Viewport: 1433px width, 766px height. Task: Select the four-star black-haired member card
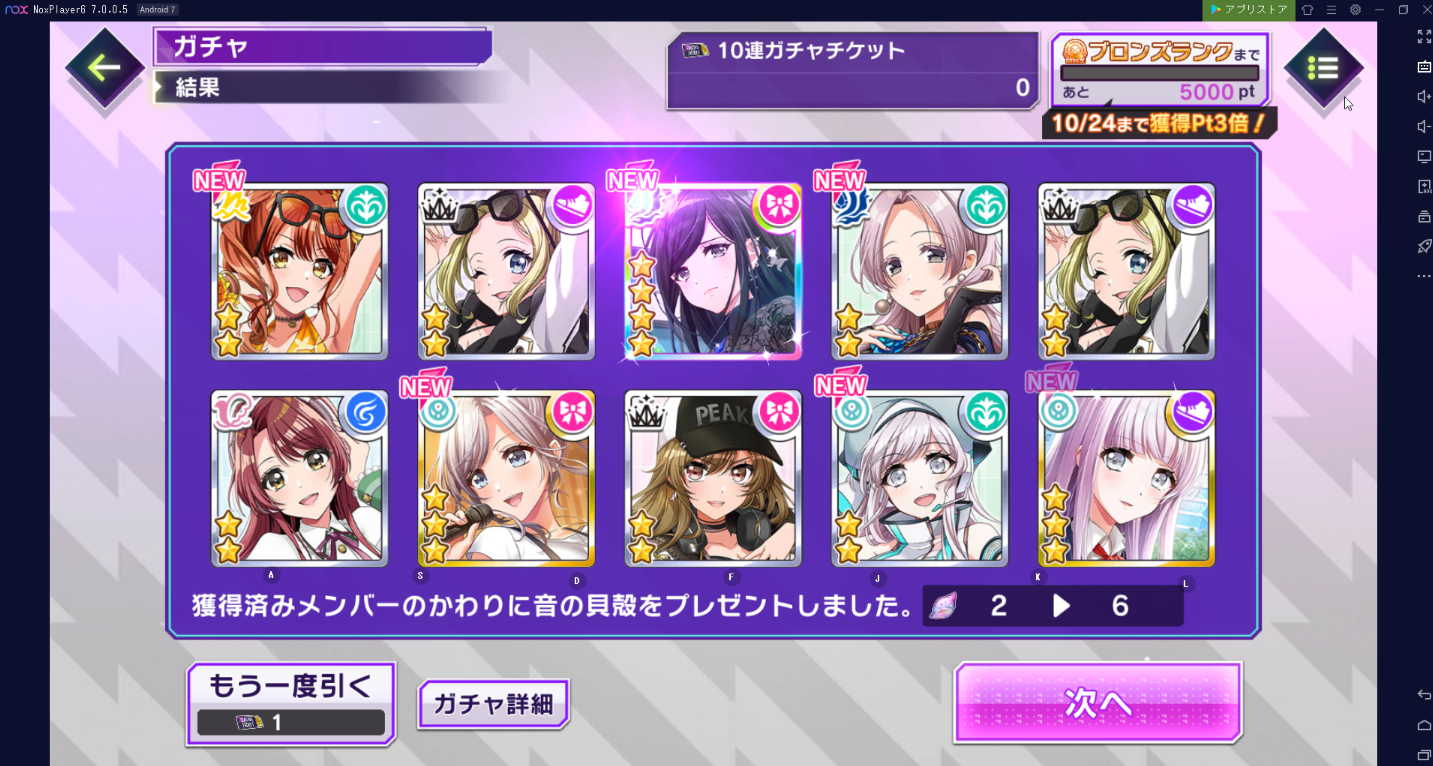click(x=713, y=272)
